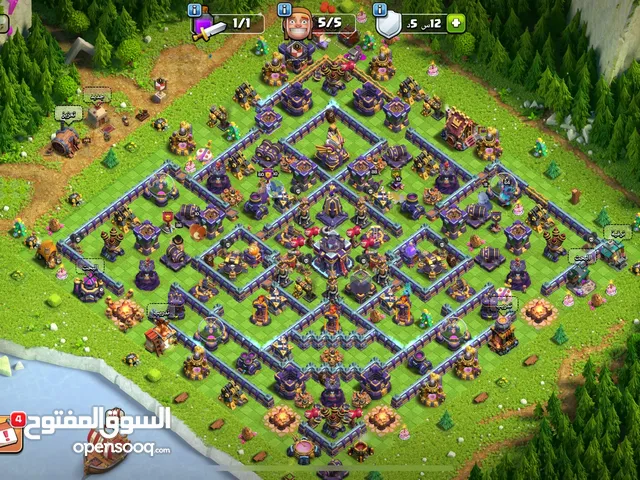640x480 pixels.
Task: Click the white shield icon
Action: [389, 24]
